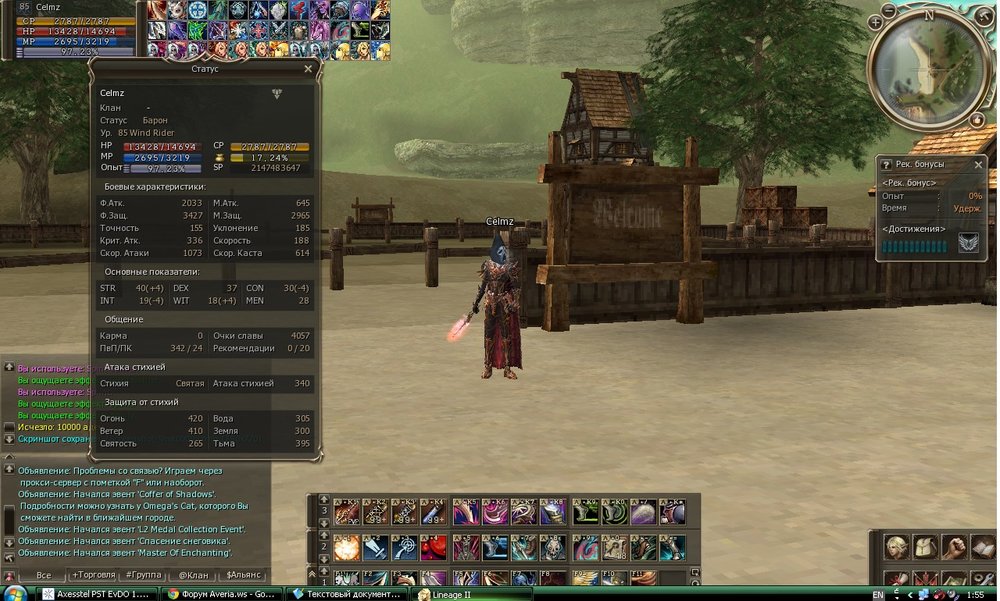Activate the skull skill on hotbar
The width and height of the screenshot is (1000, 601).
555,548
